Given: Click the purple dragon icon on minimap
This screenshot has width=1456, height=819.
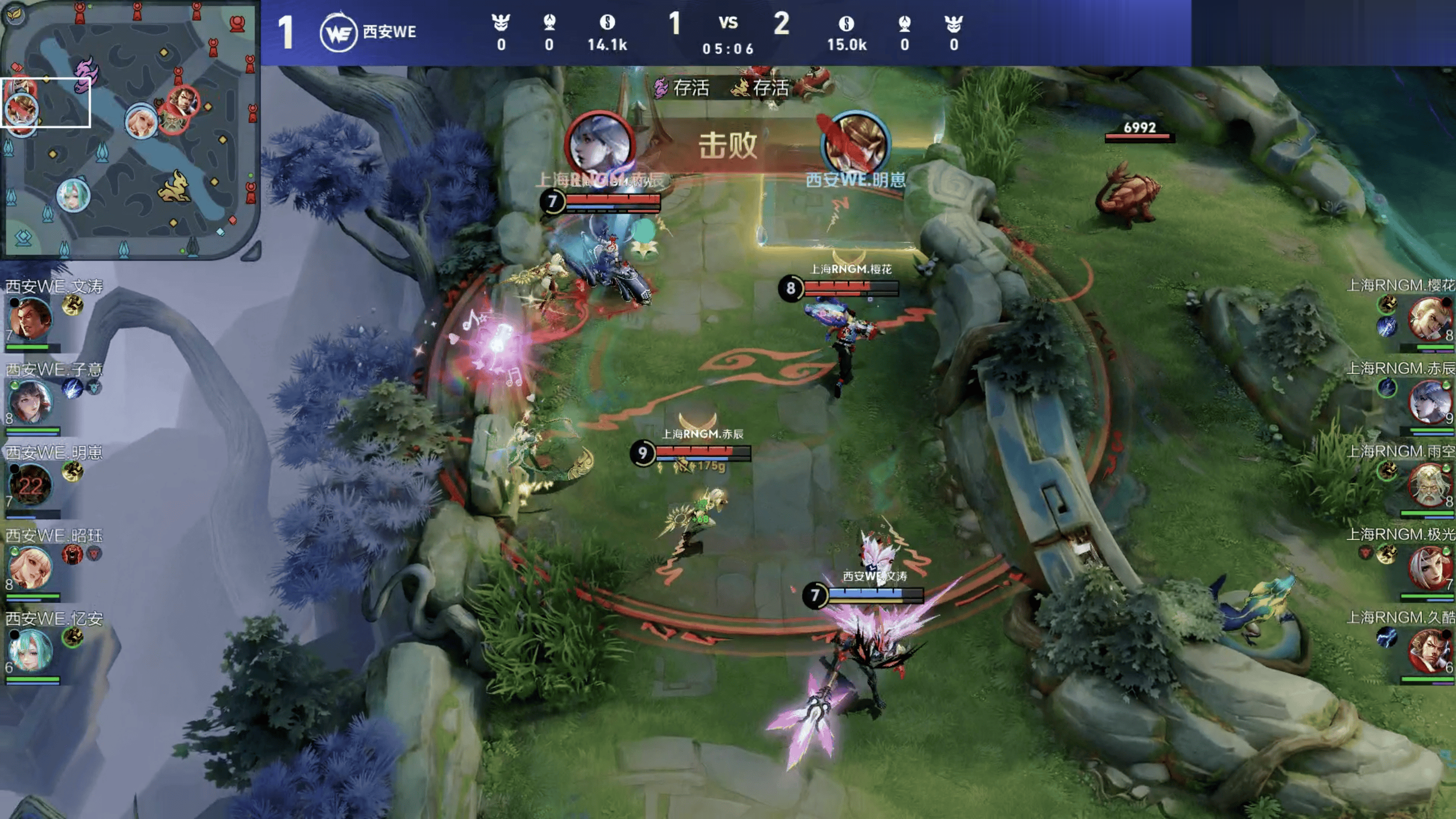Looking at the screenshot, I should pyautogui.click(x=87, y=72).
